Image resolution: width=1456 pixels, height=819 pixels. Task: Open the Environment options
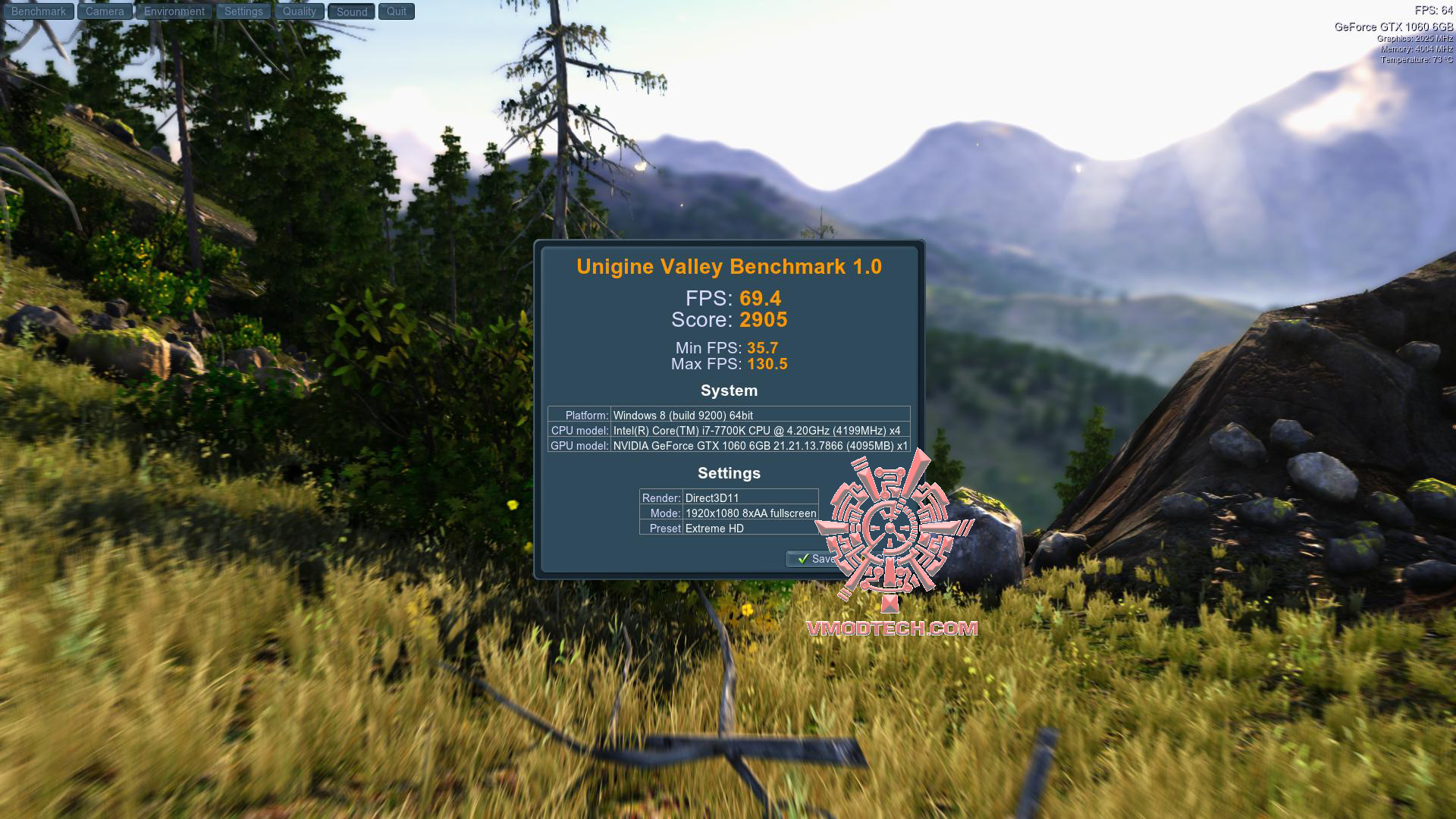pos(174,11)
